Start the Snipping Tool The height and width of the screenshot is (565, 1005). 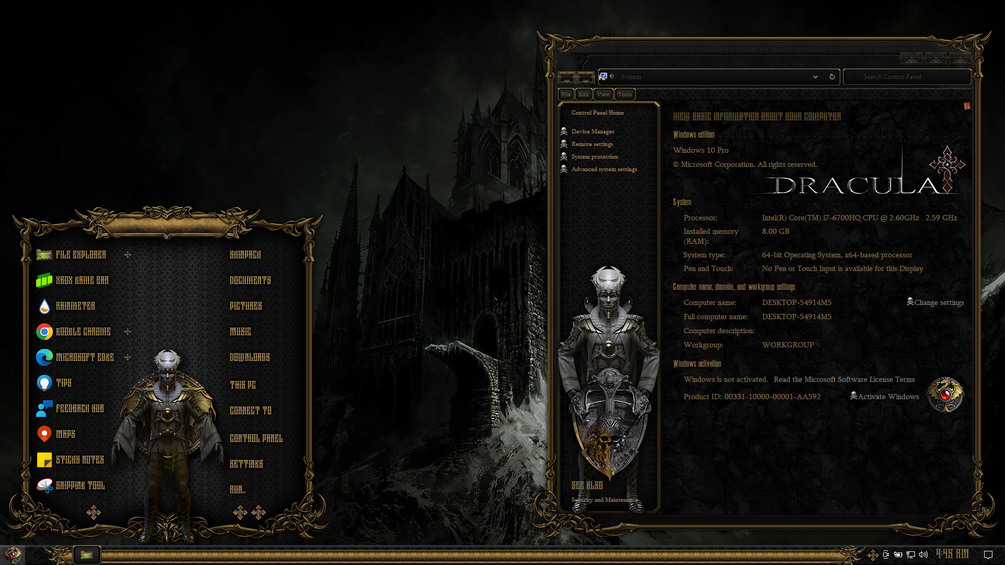[x=80, y=486]
